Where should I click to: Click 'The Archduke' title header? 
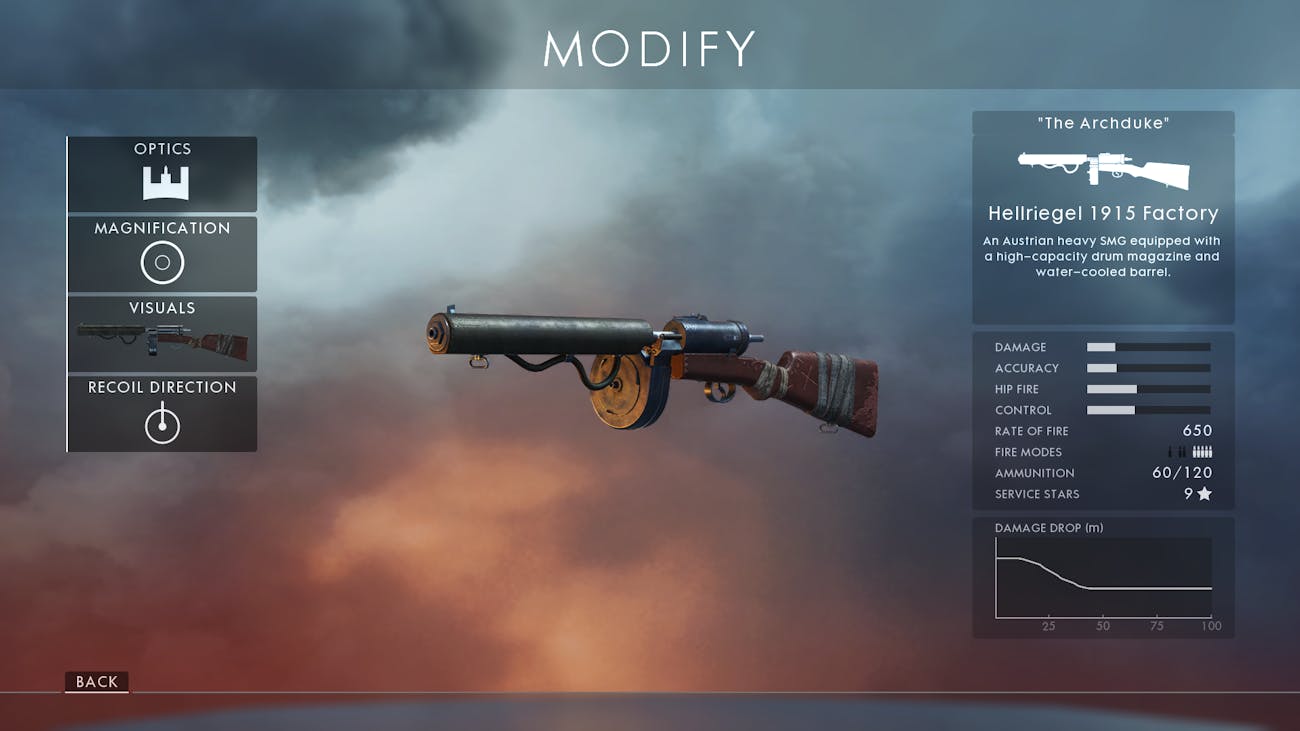(x=1103, y=122)
